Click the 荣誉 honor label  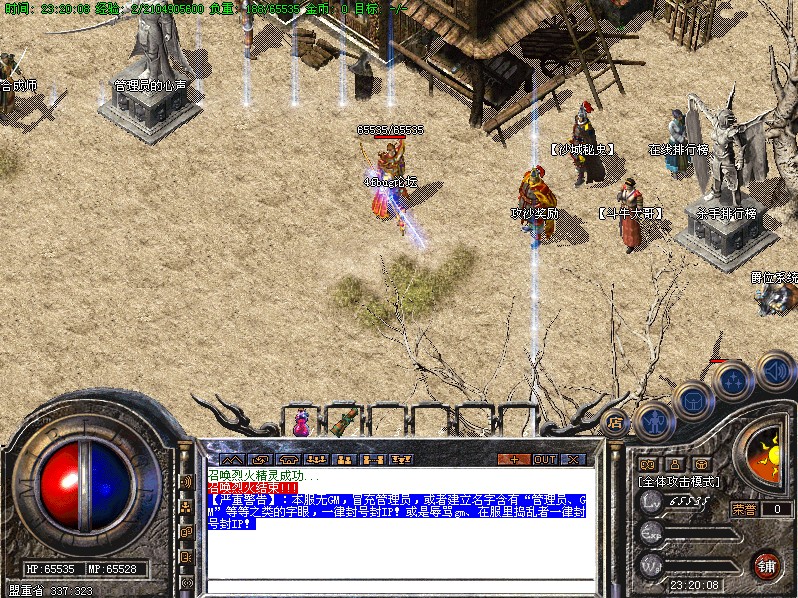[x=743, y=509]
